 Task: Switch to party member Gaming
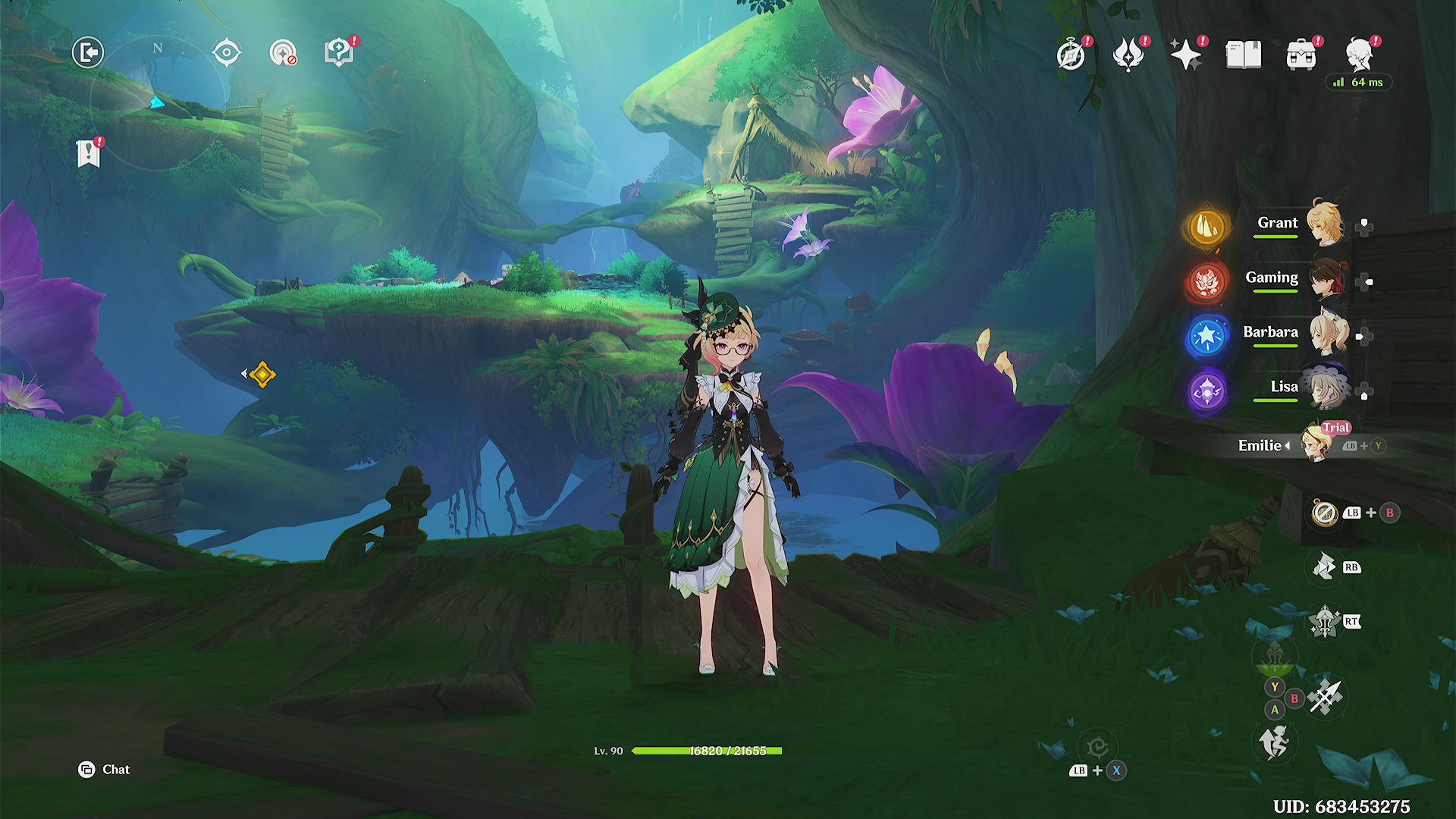point(1326,279)
